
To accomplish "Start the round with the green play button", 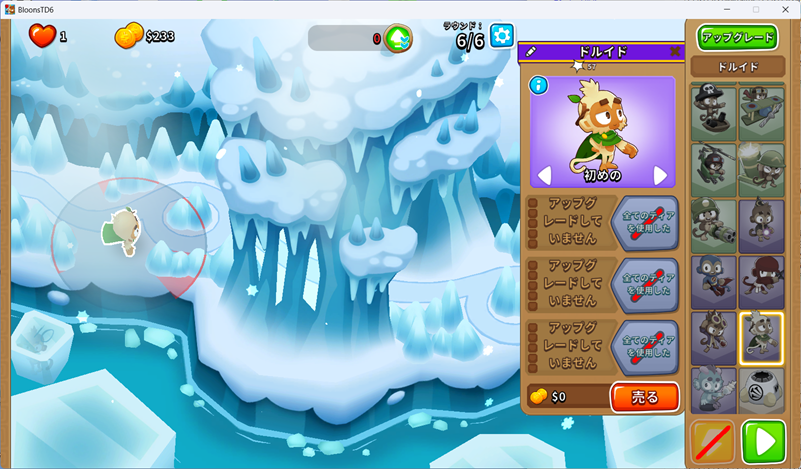I will pos(763,441).
